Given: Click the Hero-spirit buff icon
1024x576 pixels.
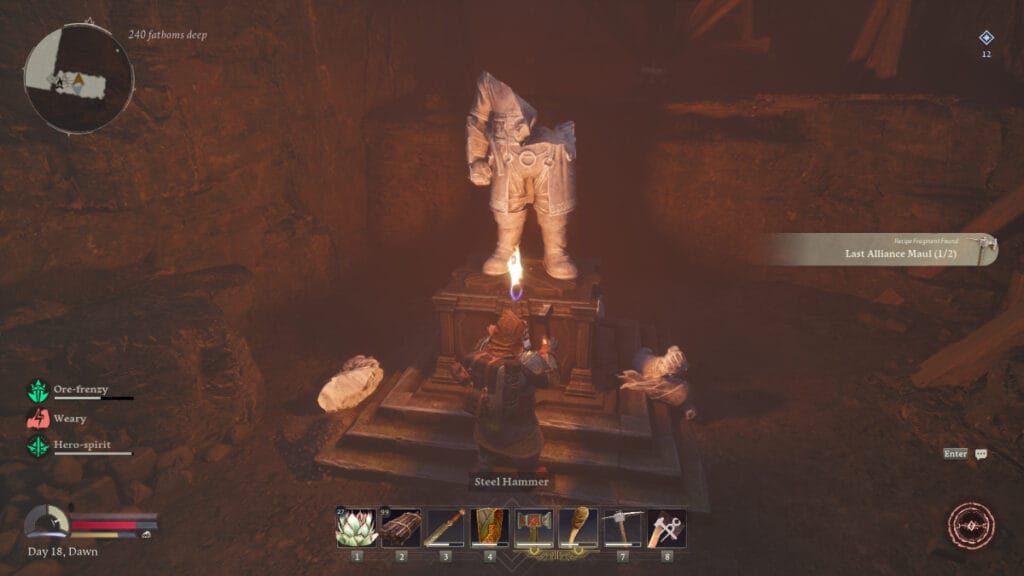Looking at the screenshot, I should 38,446.
